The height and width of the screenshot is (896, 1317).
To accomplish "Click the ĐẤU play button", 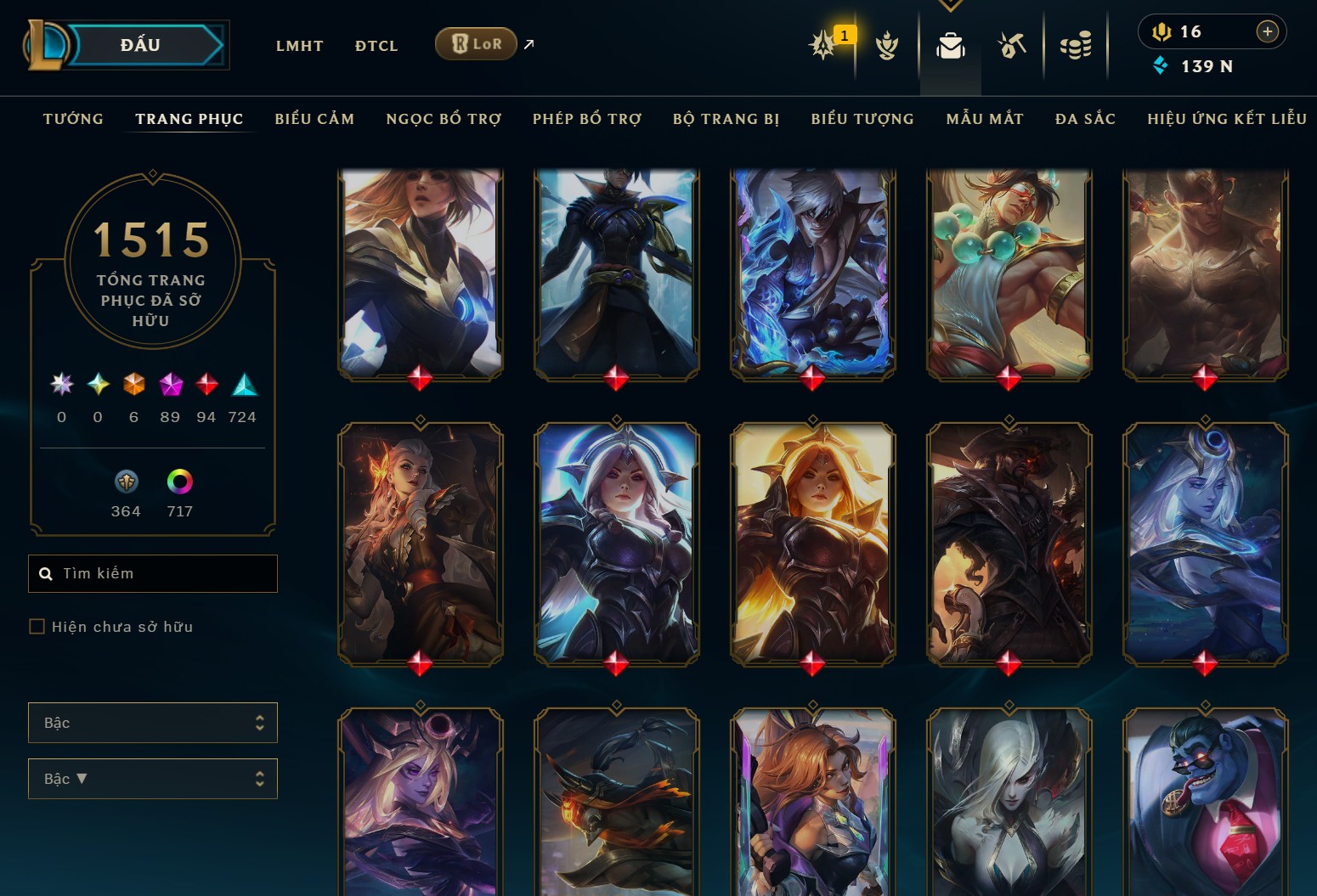I will [x=138, y=44].
